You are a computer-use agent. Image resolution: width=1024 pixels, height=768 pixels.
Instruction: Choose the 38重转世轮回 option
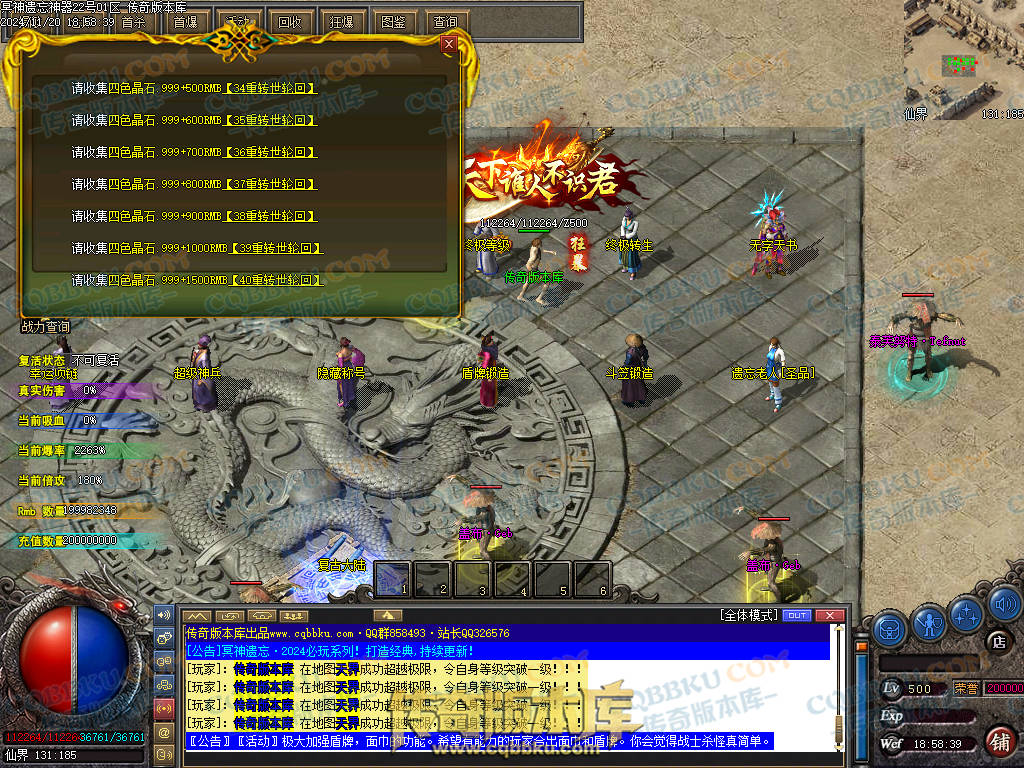pos(271,216)
